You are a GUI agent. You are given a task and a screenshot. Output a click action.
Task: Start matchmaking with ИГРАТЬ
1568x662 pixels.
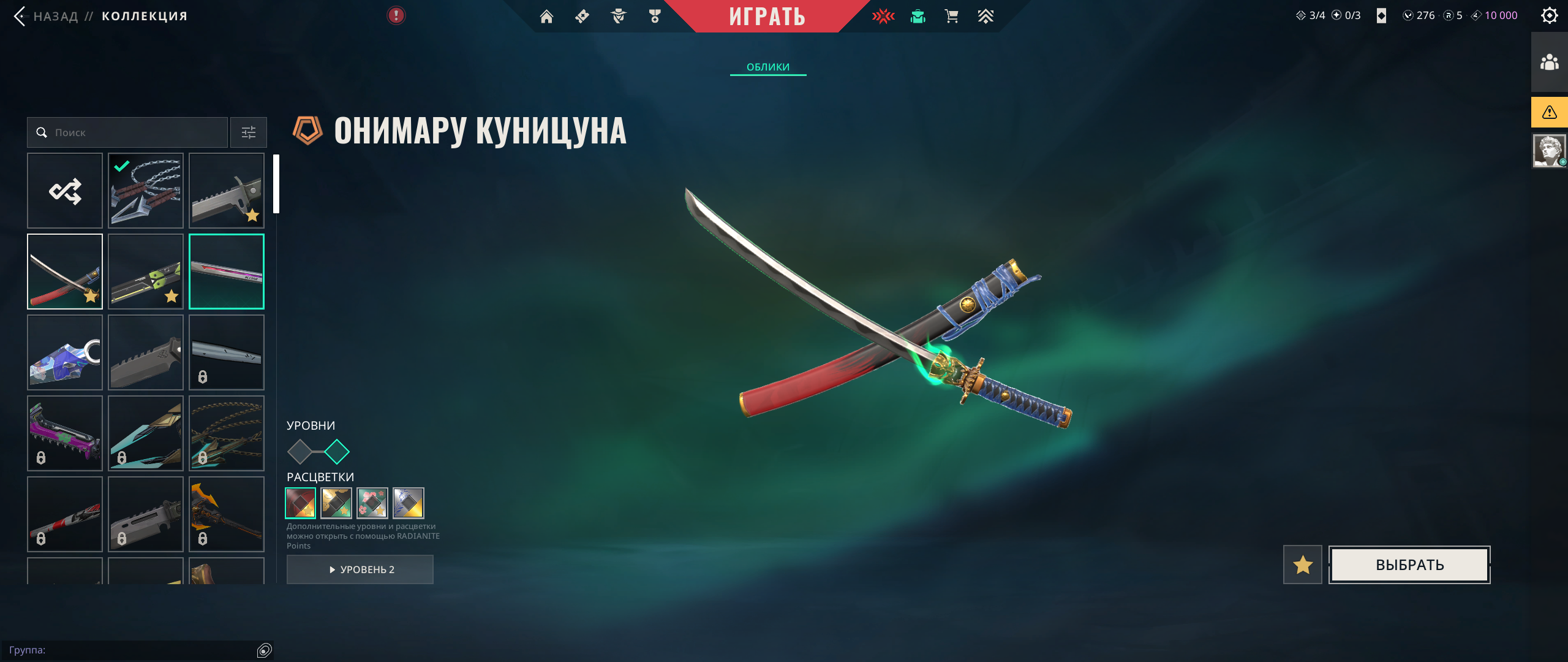point(767,17)
